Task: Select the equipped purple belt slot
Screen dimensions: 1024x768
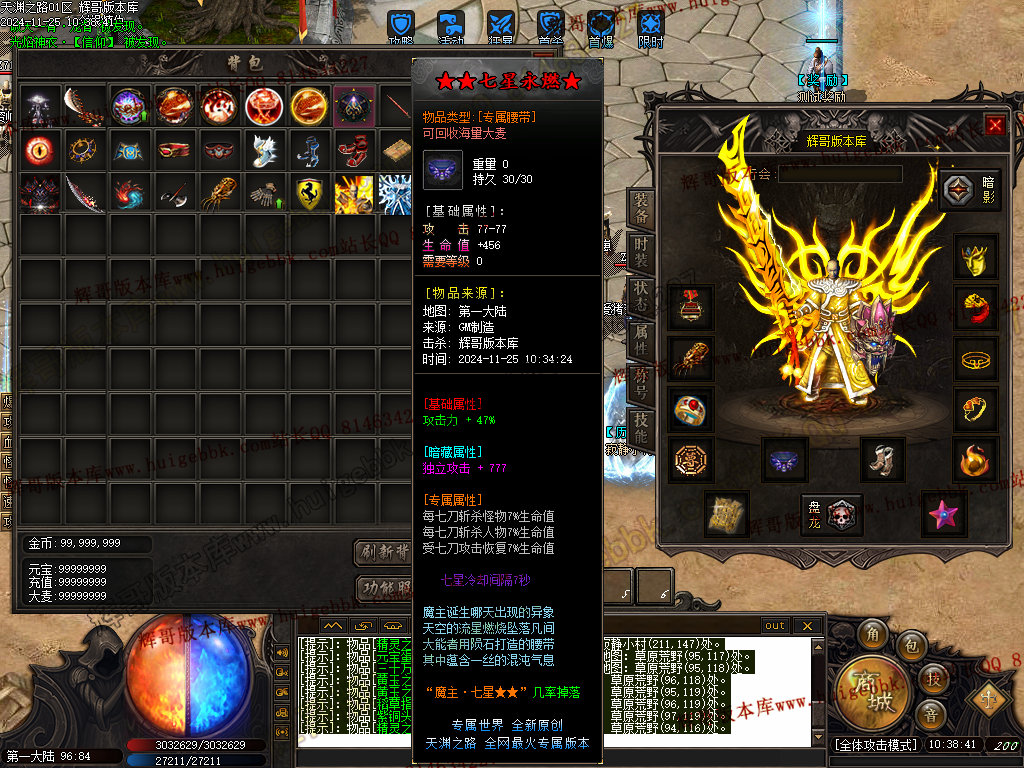Action: (x=784, y=460)
